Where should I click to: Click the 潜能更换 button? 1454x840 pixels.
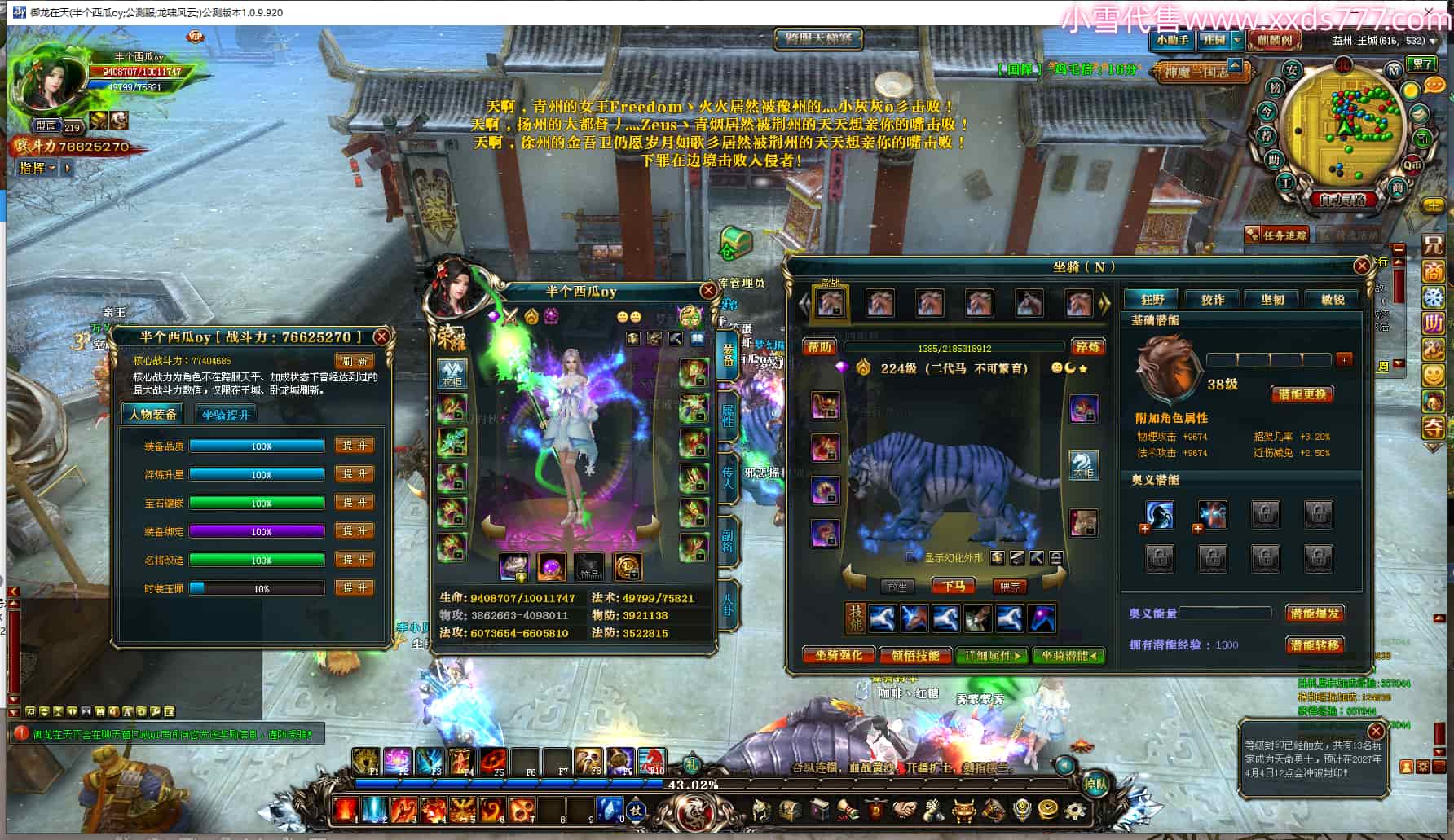[1302, 394]
